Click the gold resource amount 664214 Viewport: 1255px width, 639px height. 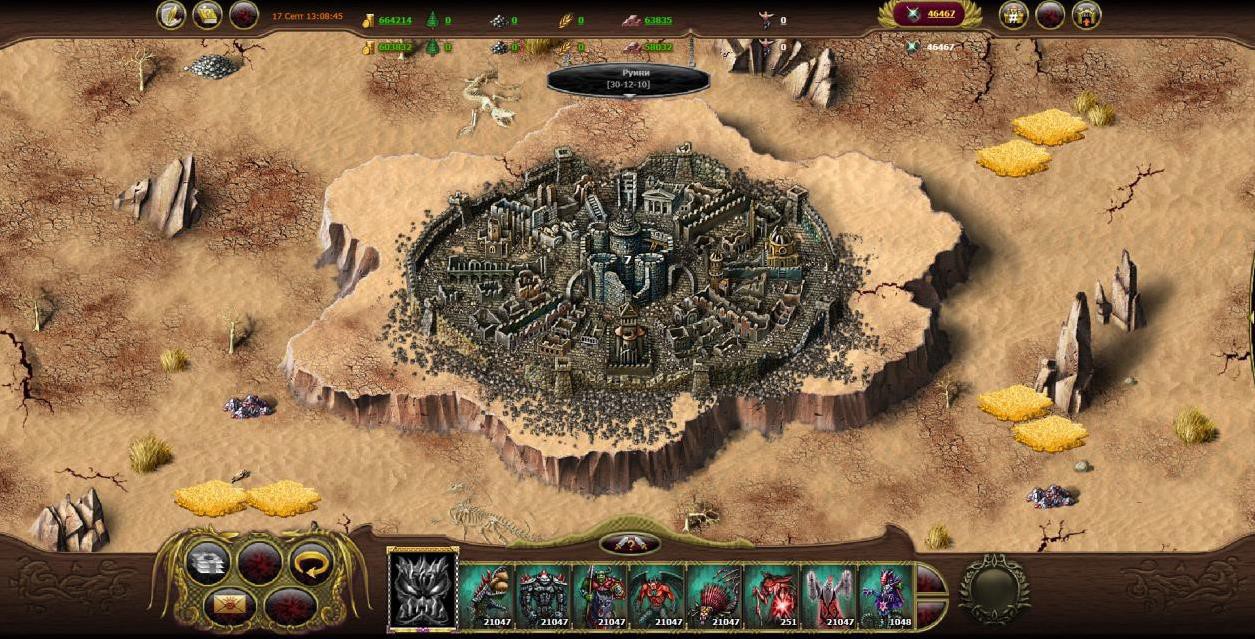tap(395, 20)
